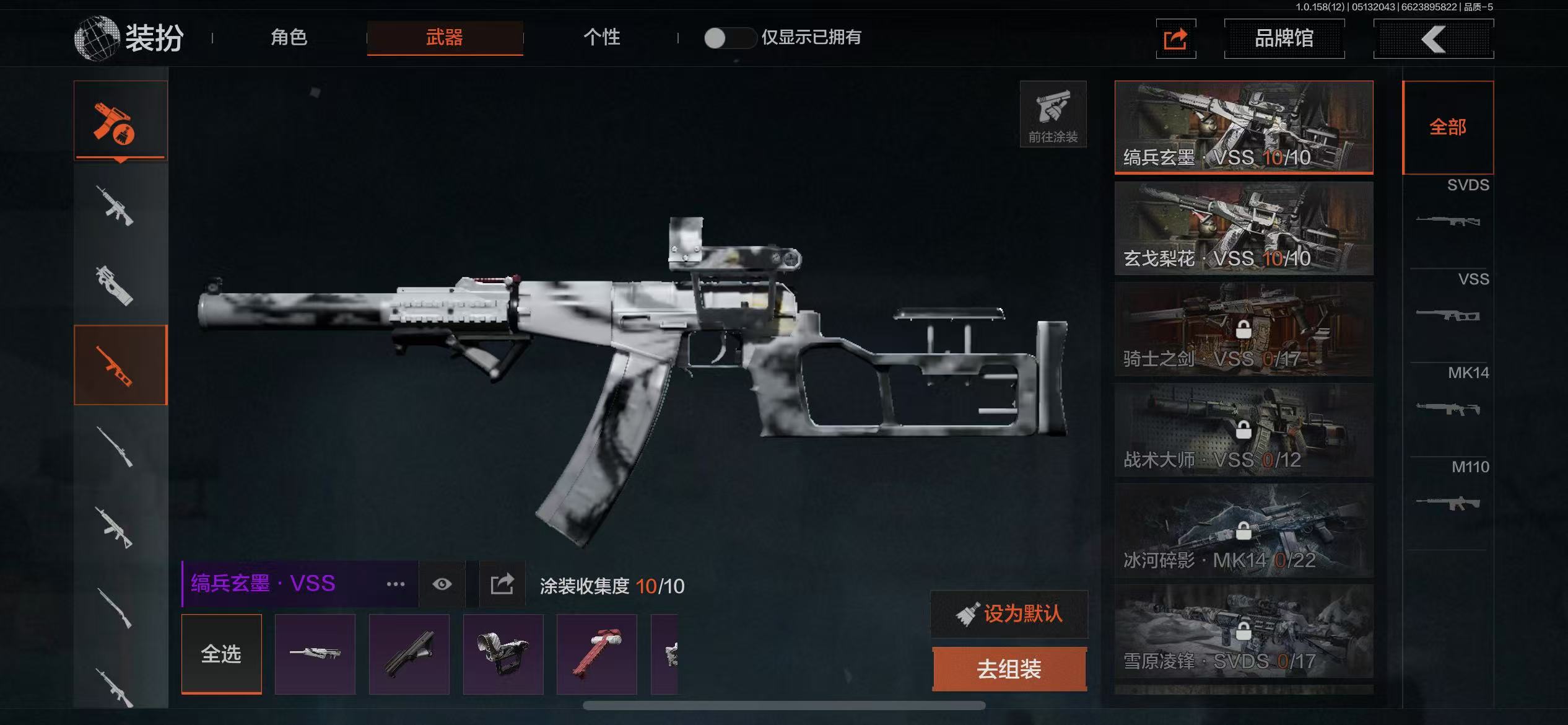Select the 雪原凌锋 SVDS skin
Image resolution: width=1568 pixels, height=725 pixels.
click(1244, 631)
